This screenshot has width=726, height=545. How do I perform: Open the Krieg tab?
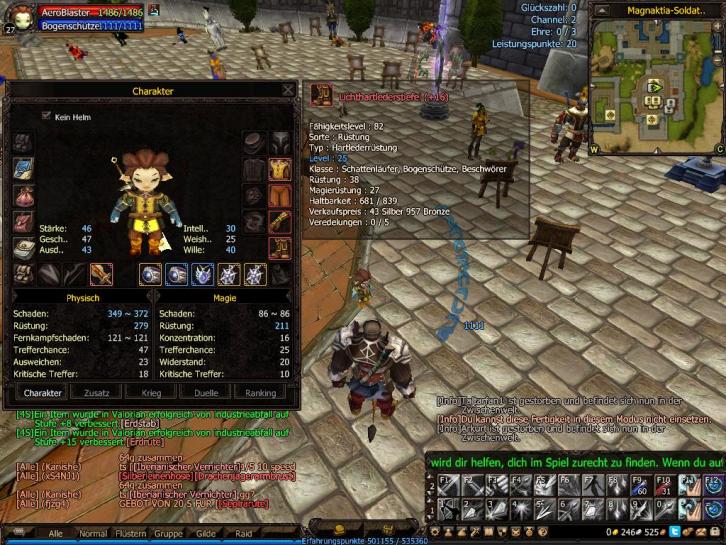click(151, 393)
